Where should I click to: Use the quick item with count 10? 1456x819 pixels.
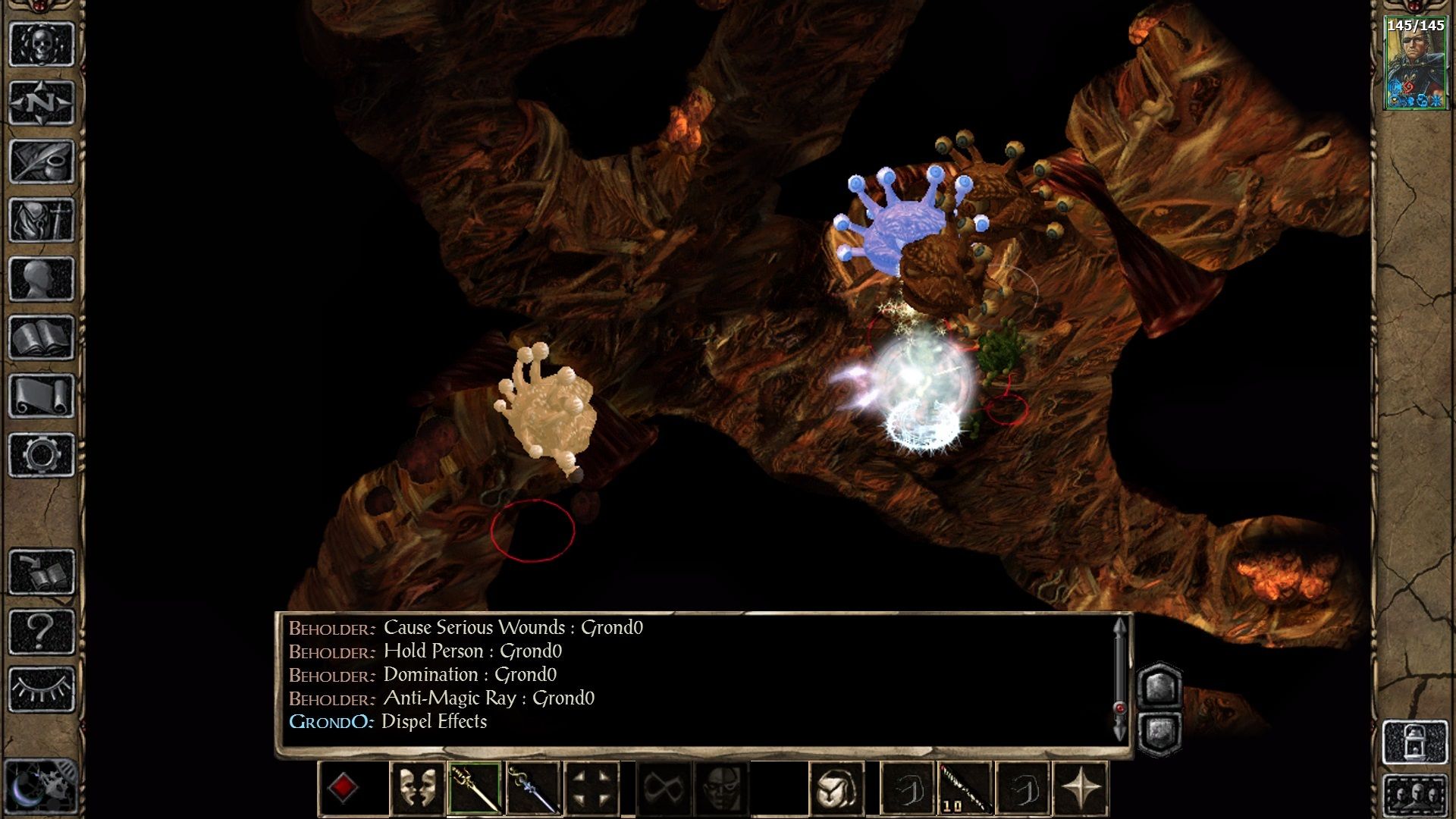click(965, 789)
